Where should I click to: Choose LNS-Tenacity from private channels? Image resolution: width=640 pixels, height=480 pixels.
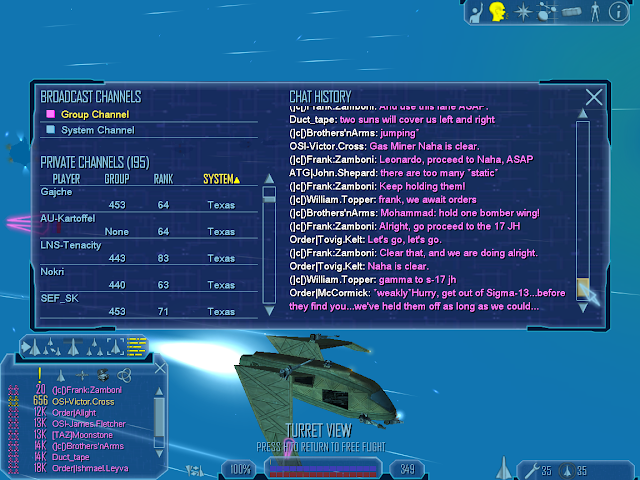tap(71, 244)
